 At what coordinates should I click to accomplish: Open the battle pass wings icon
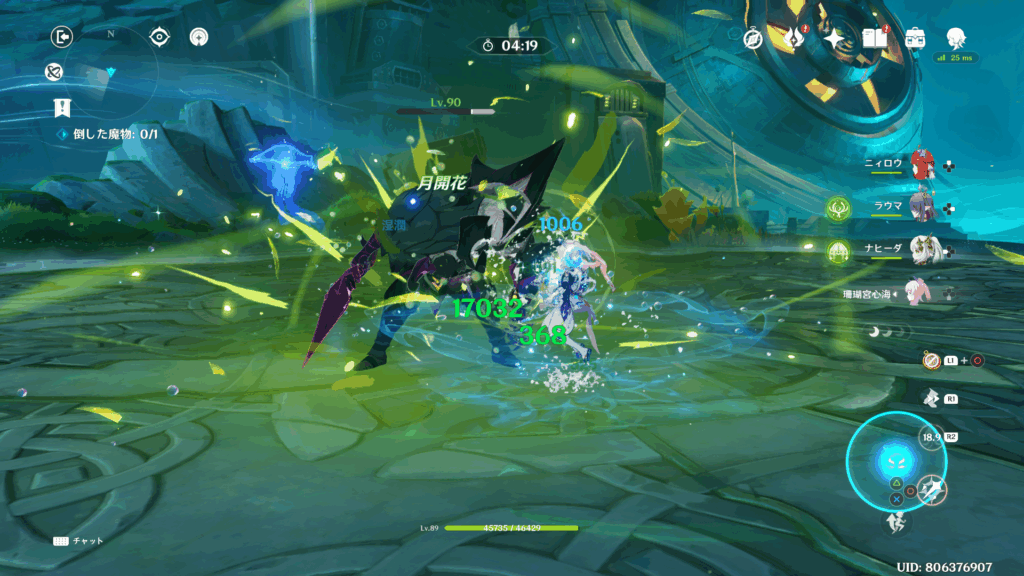tap(795, 38)
